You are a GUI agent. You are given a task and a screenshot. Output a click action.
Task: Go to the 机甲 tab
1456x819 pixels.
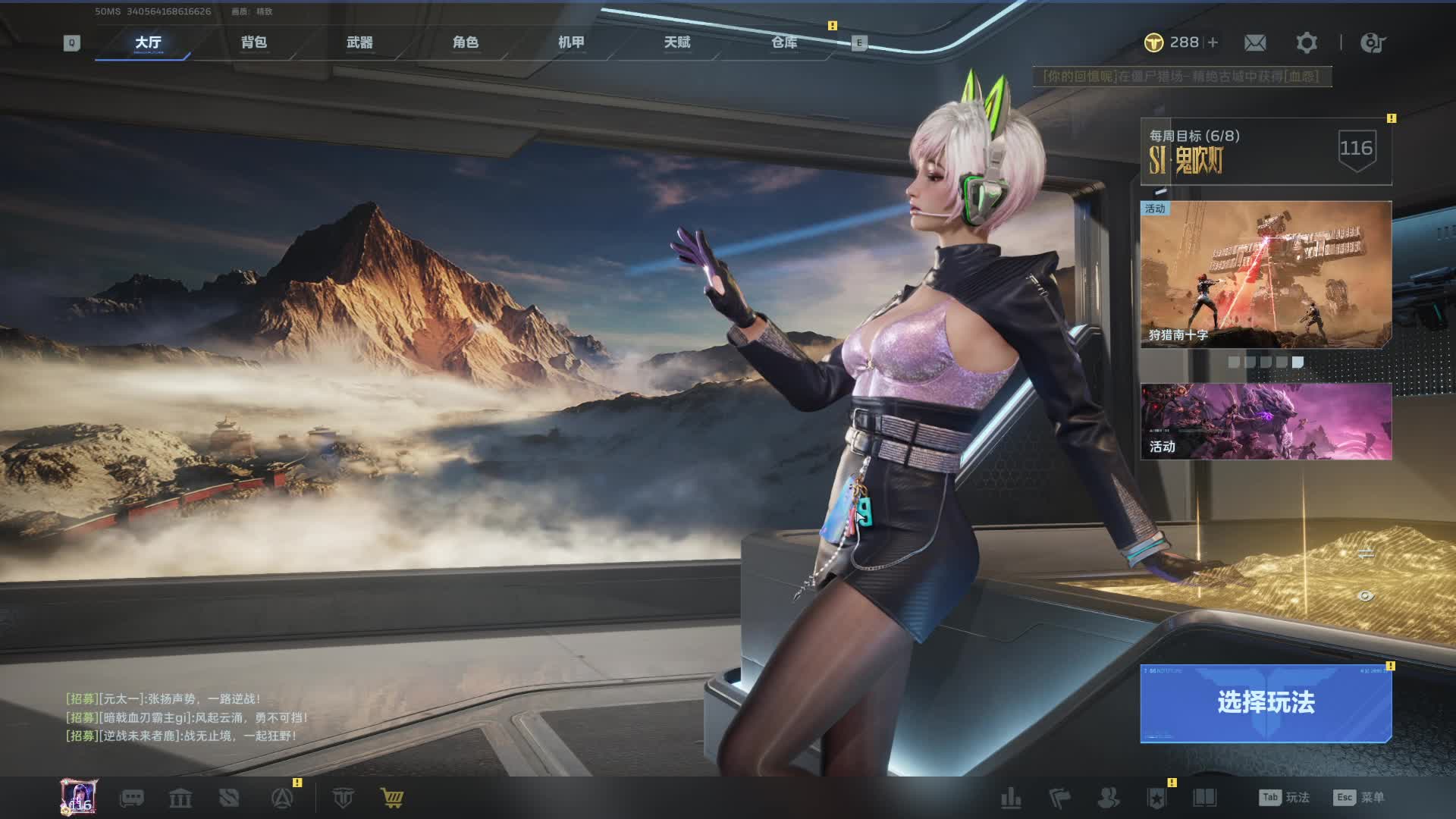point(571,42)
